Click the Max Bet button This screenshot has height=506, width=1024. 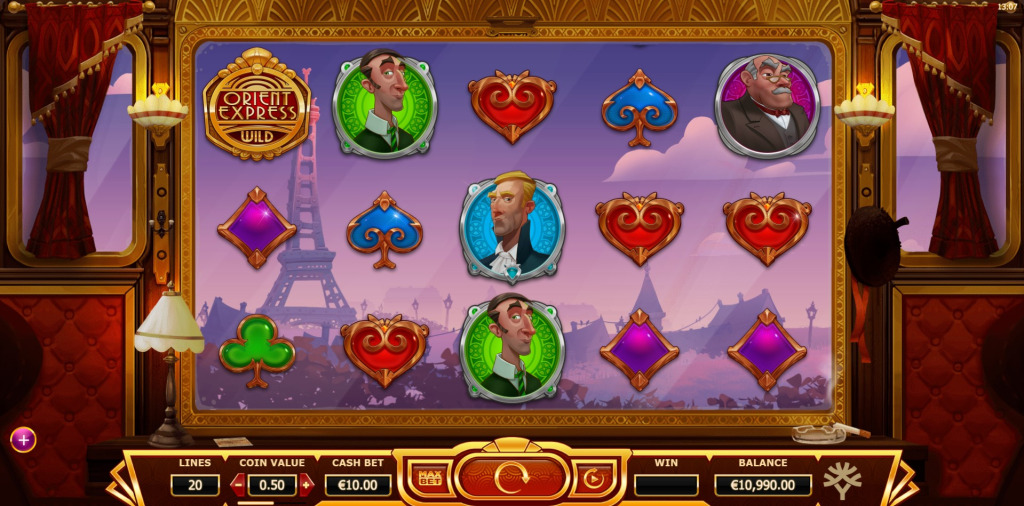tap(430, 478)
